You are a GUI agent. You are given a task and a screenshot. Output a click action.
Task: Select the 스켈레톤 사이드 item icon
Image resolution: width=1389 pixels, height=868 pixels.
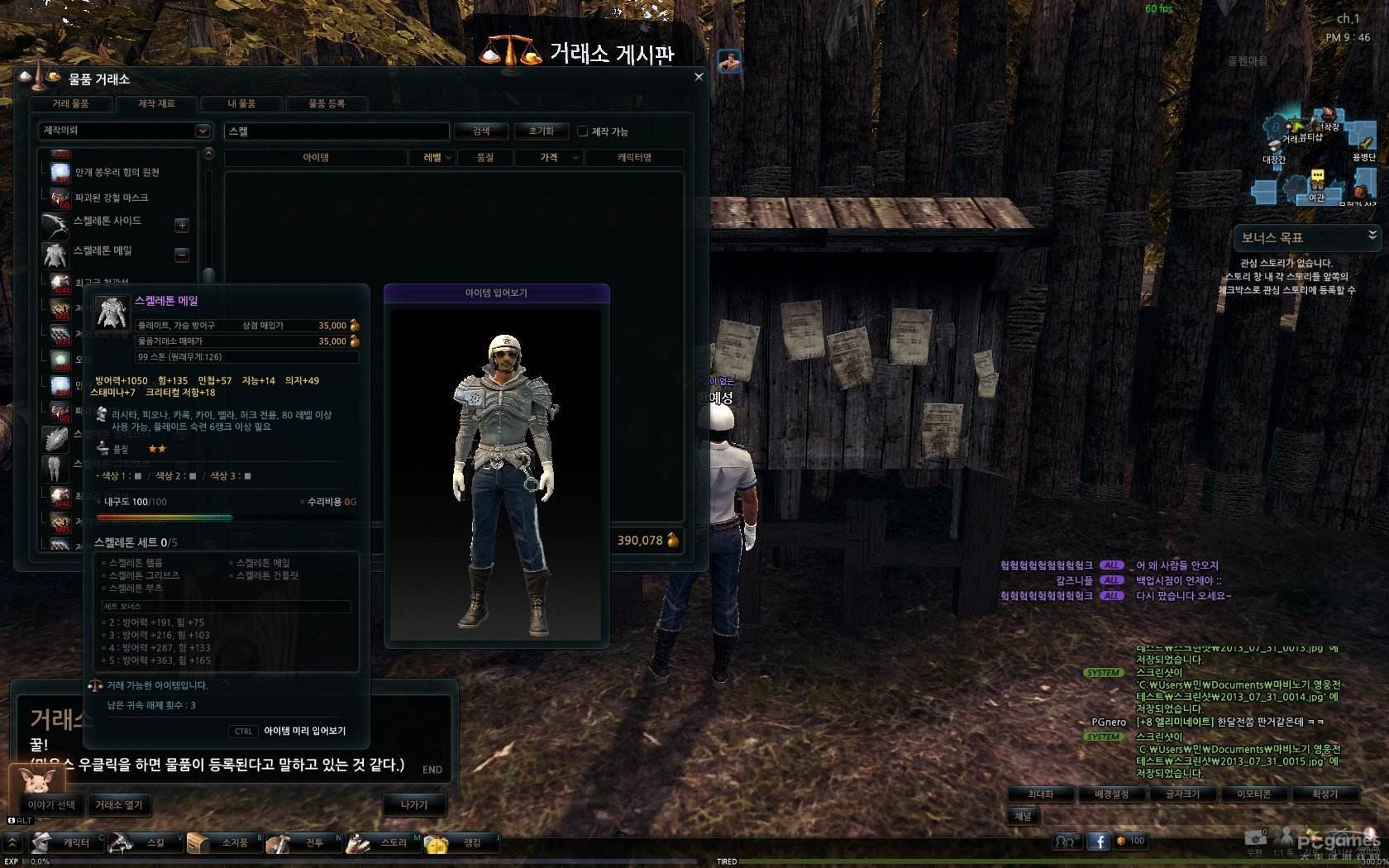55,225
